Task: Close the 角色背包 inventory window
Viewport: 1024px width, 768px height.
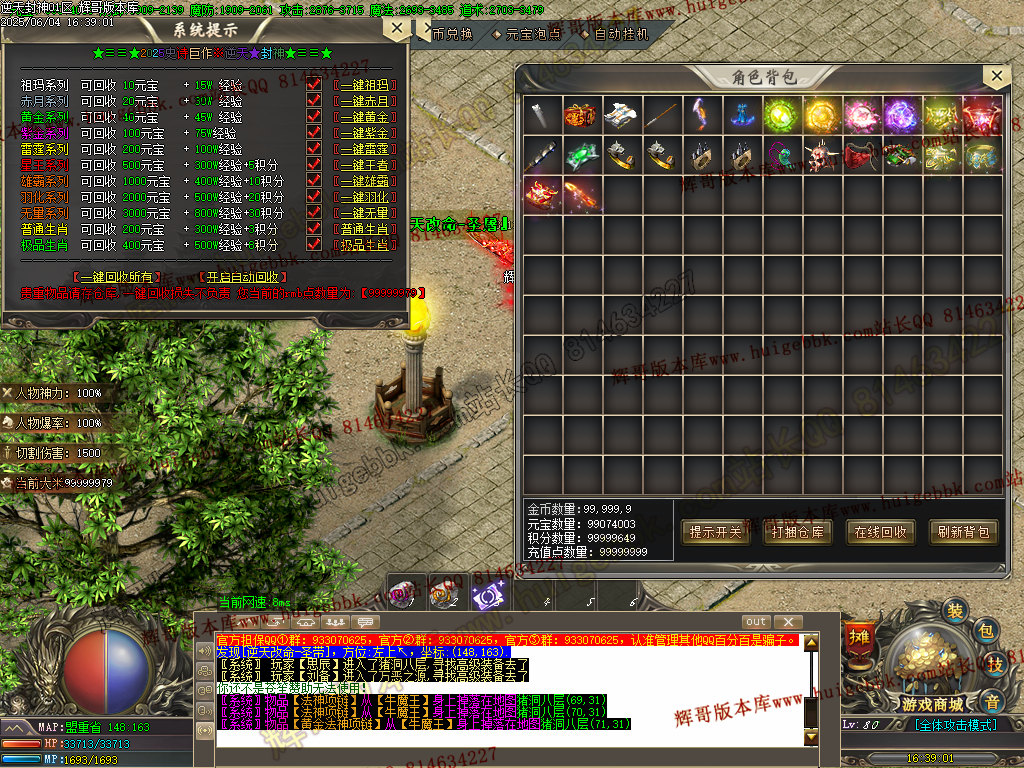Action: pos(995,77)
